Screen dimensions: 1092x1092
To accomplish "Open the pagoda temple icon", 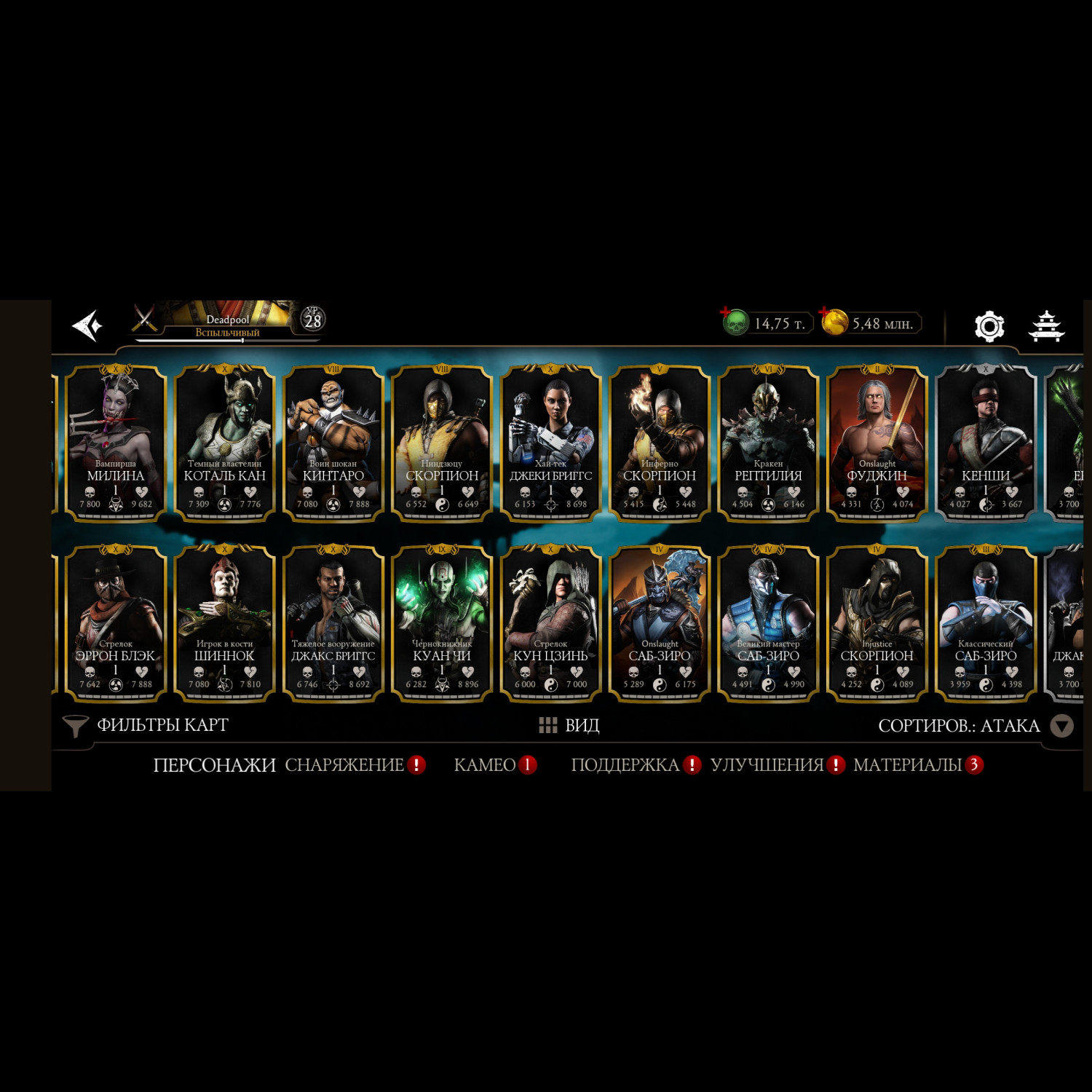I will [x=1046, y=325].
